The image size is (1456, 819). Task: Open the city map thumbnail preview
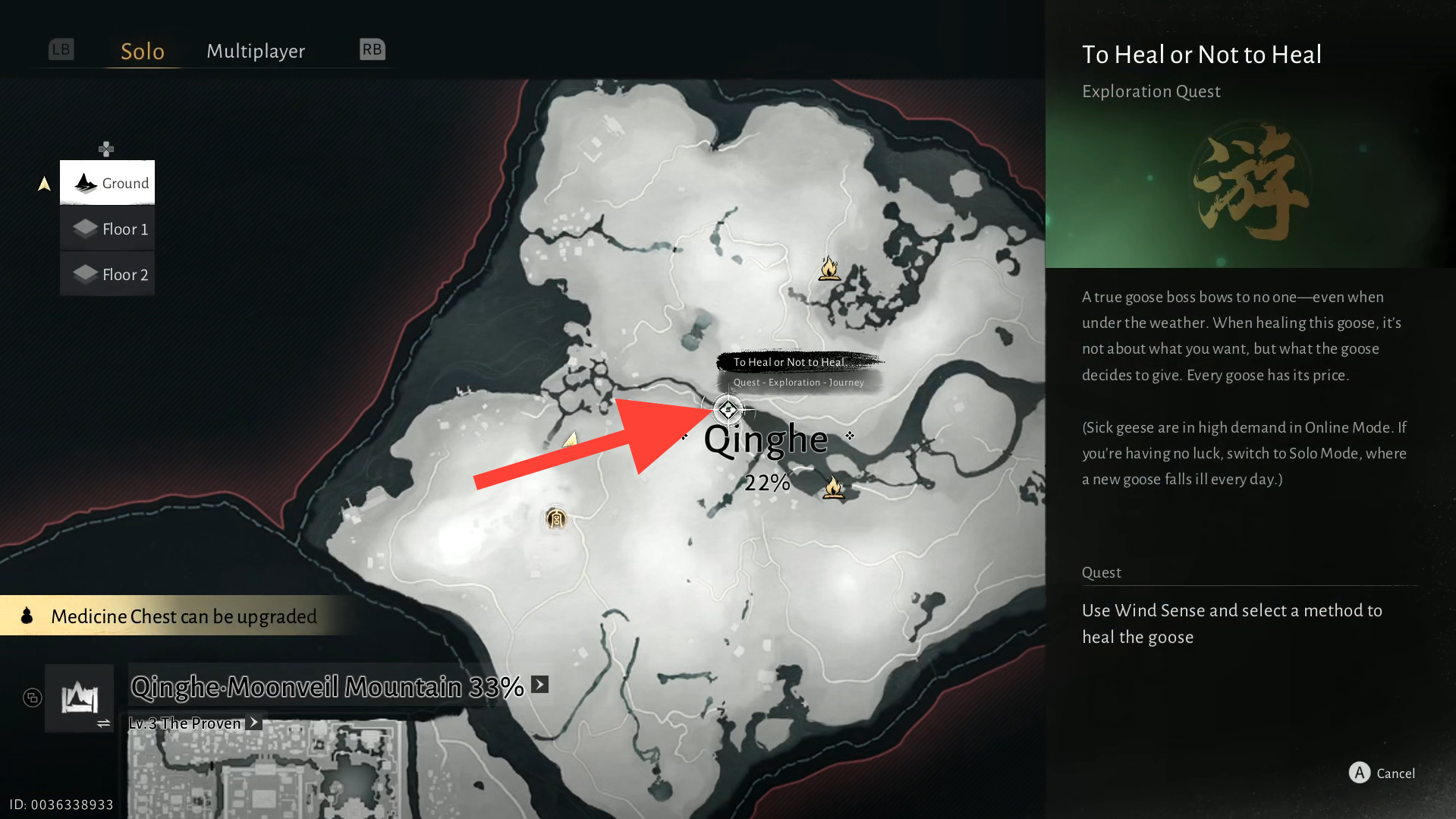pos(266,770)
